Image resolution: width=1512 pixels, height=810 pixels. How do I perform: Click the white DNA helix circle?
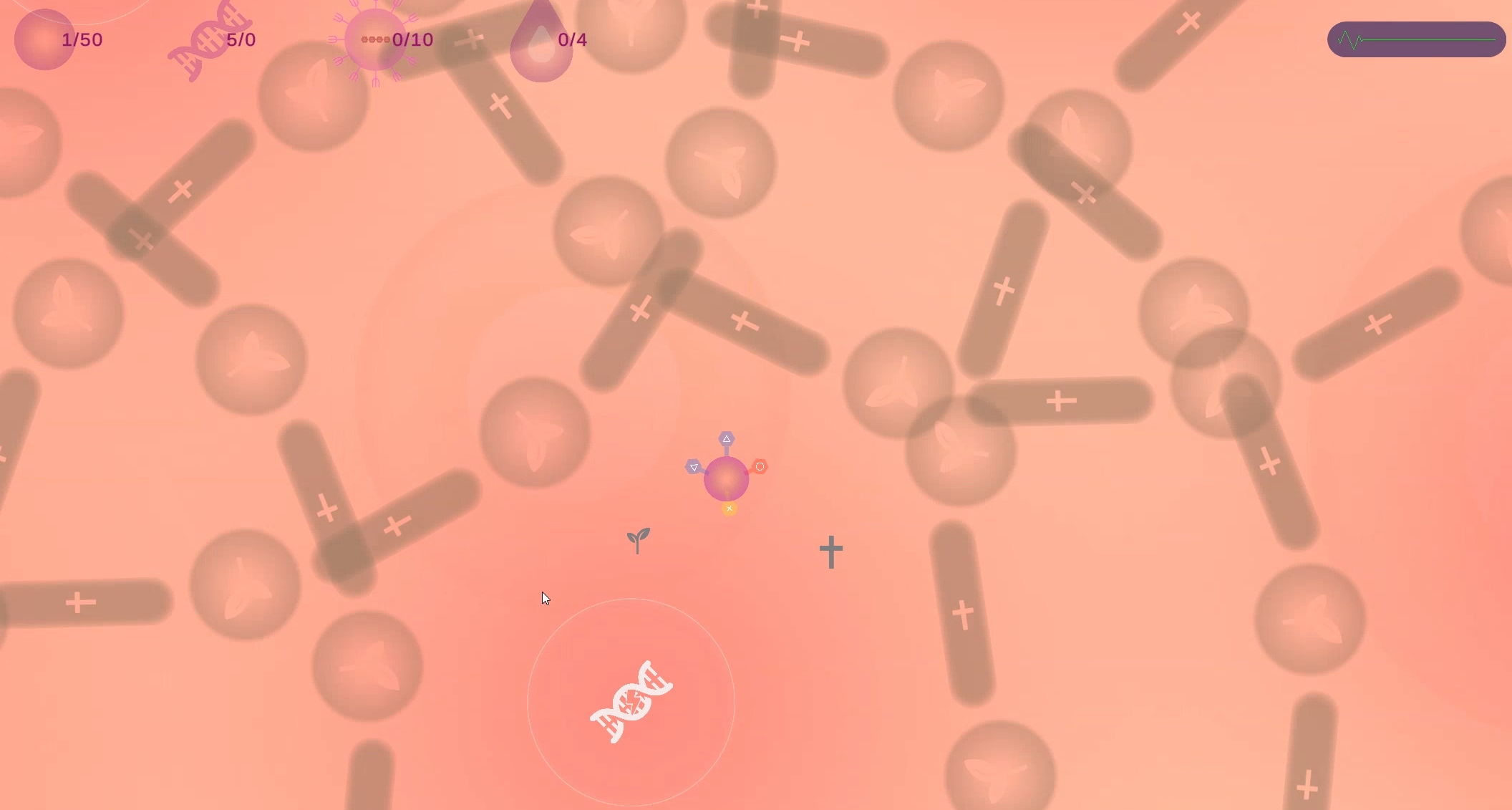631,702
